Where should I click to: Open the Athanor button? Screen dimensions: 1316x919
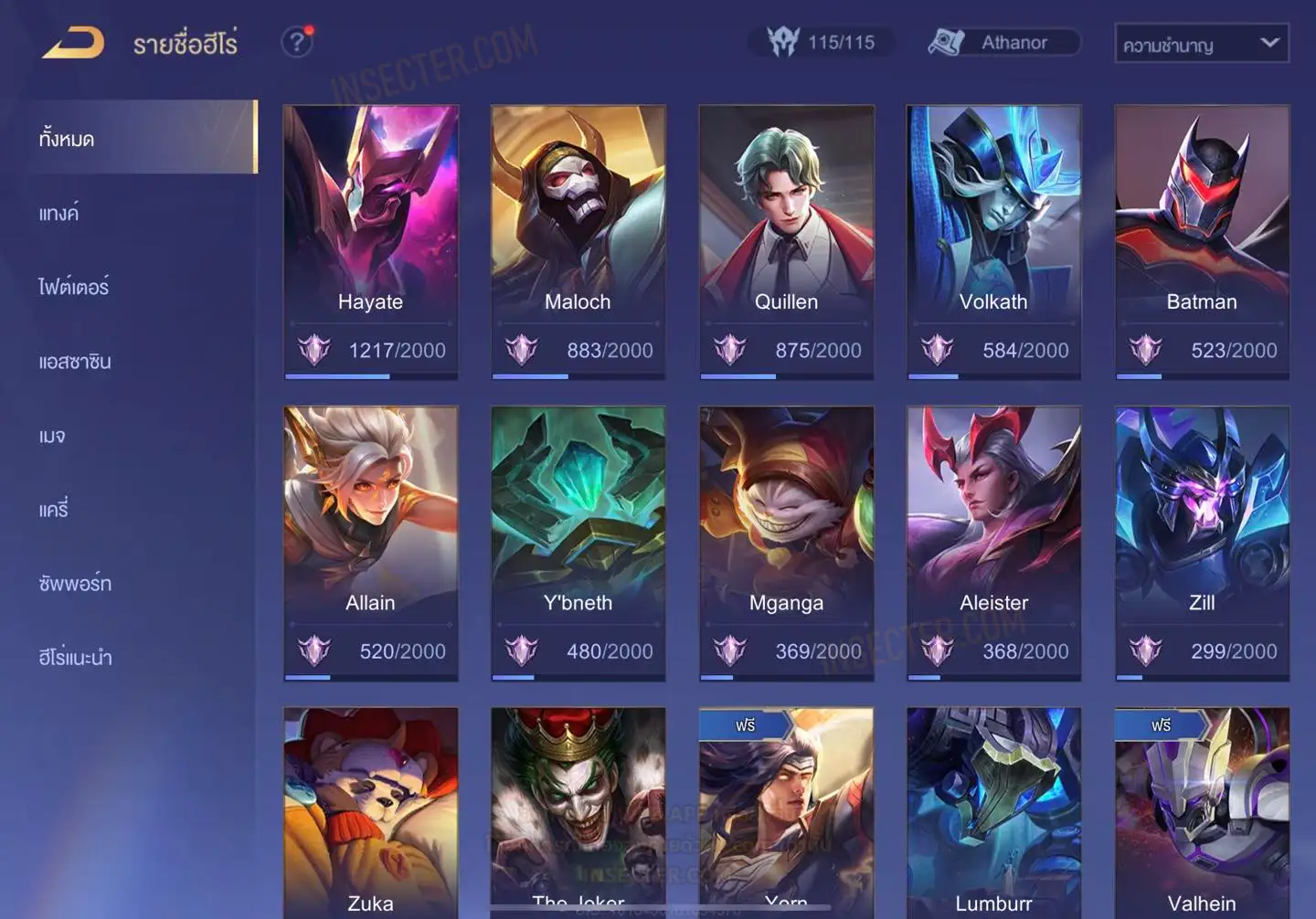(x=1003, y=43)
